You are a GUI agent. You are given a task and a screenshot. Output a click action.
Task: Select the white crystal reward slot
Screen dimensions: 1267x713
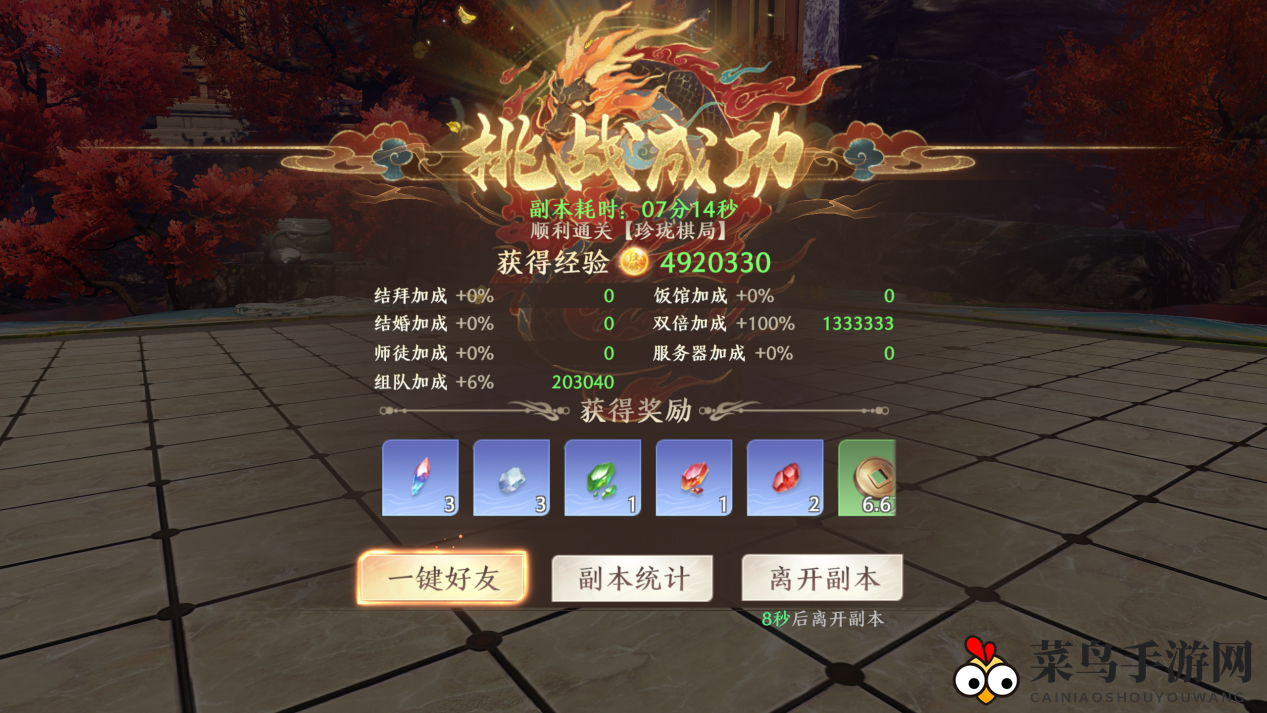pyautogui.click(x=511, y=478)
